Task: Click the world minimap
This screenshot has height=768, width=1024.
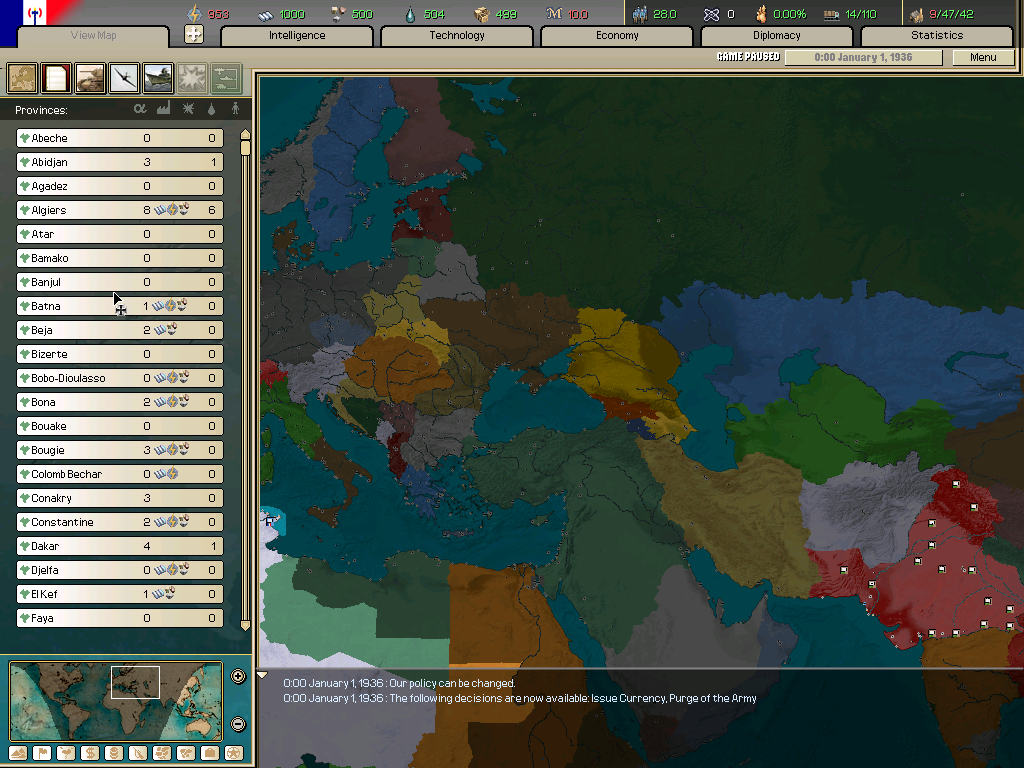Action: (116, 701)
